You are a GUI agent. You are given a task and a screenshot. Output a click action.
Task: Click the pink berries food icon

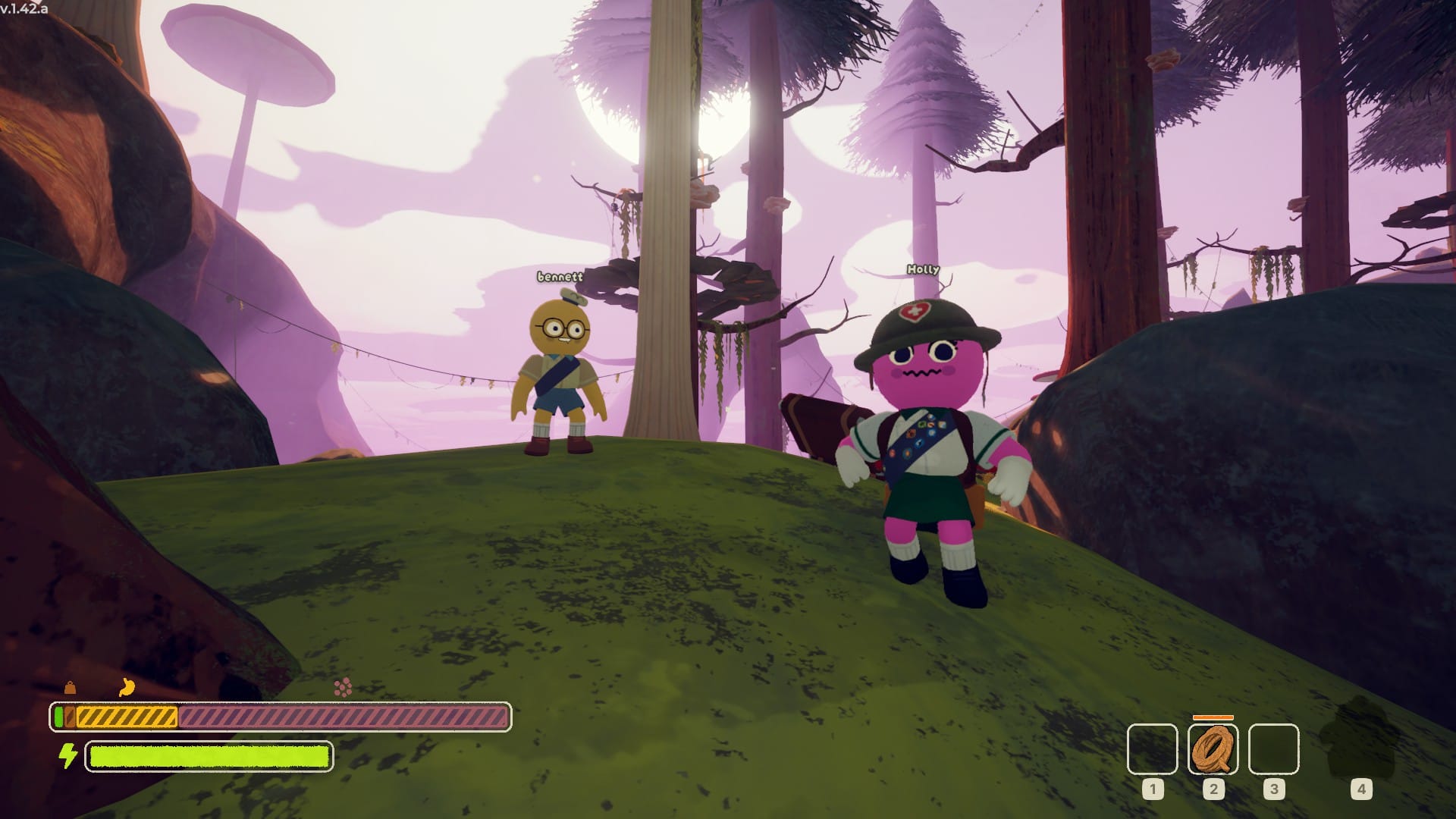tap(344, 689)
